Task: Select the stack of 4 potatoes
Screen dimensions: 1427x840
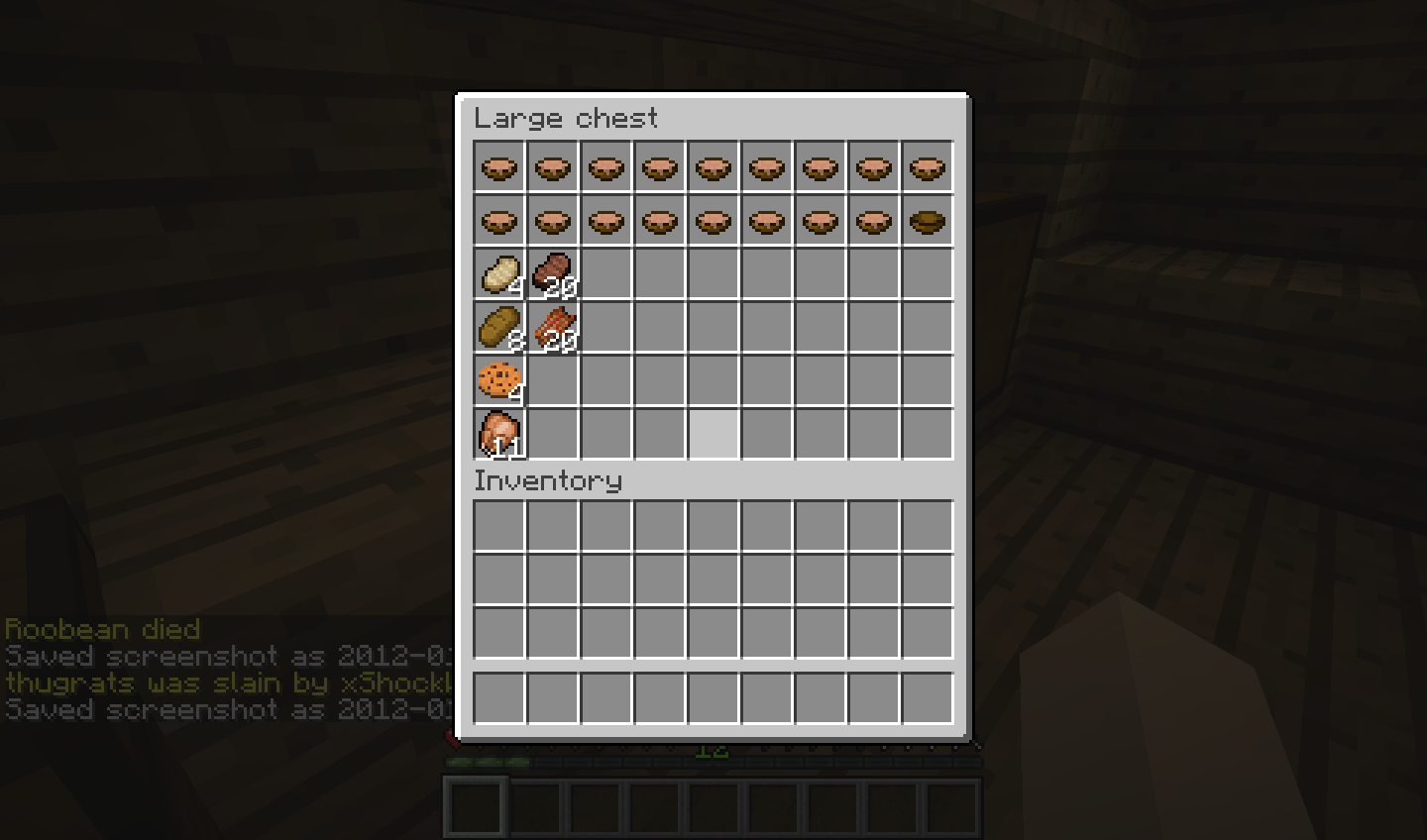Action: 499,274
